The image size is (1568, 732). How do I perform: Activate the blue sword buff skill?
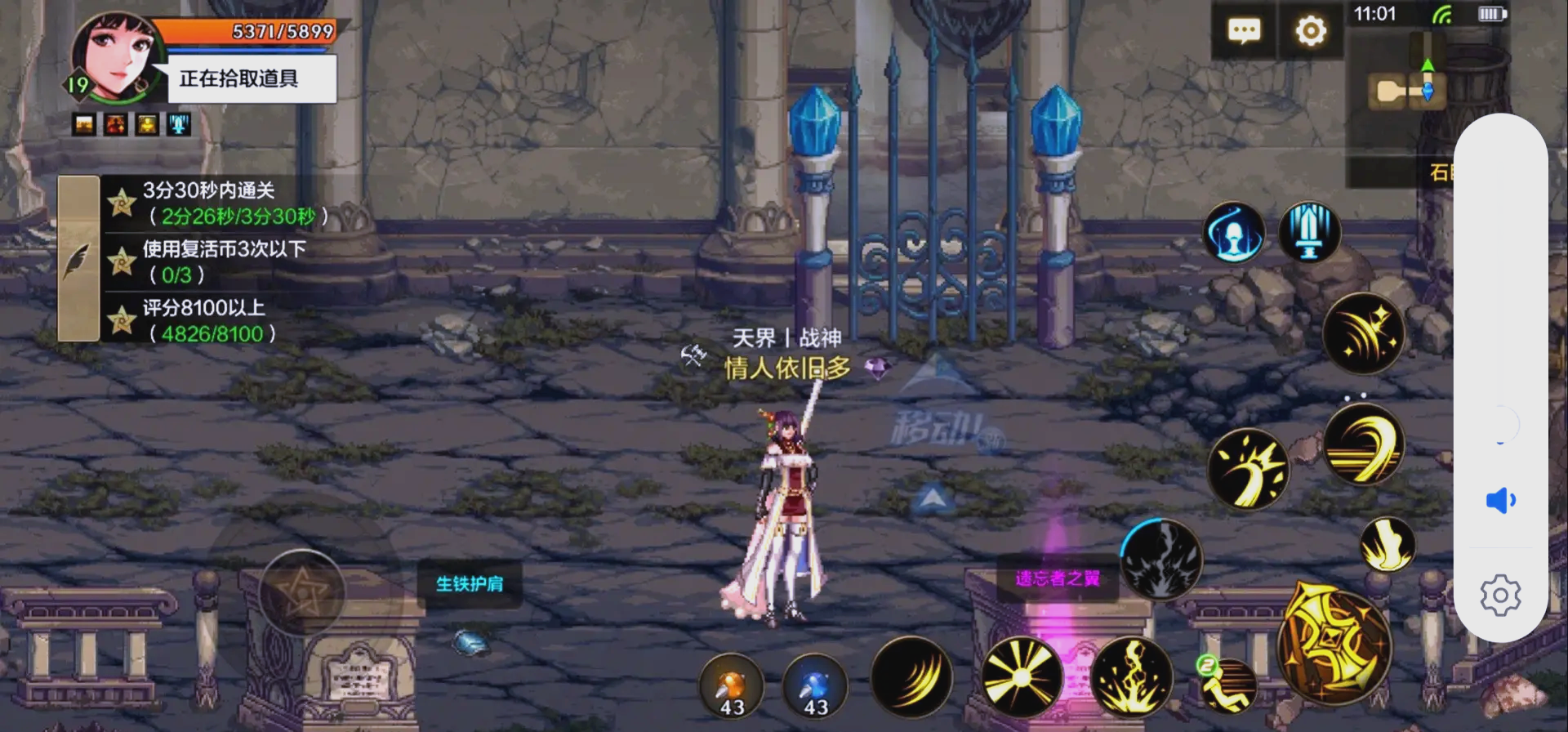[1309, 232]
